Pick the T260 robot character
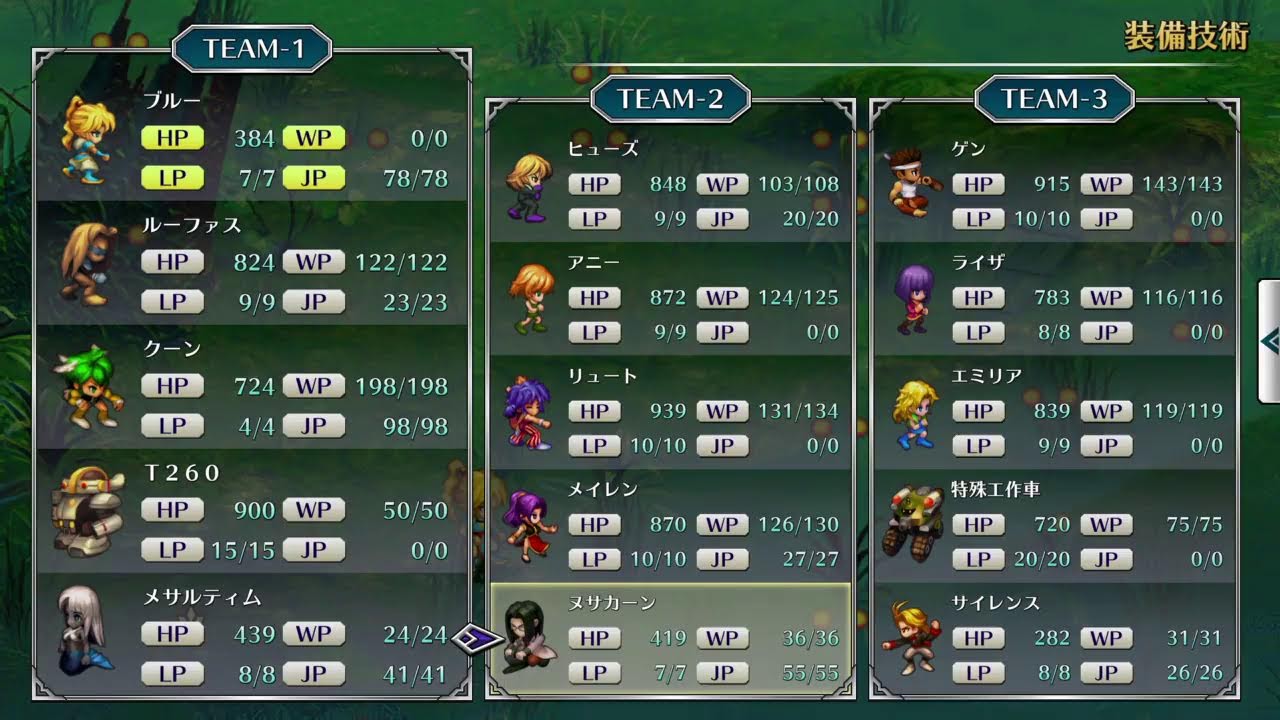 coord(252,511)
